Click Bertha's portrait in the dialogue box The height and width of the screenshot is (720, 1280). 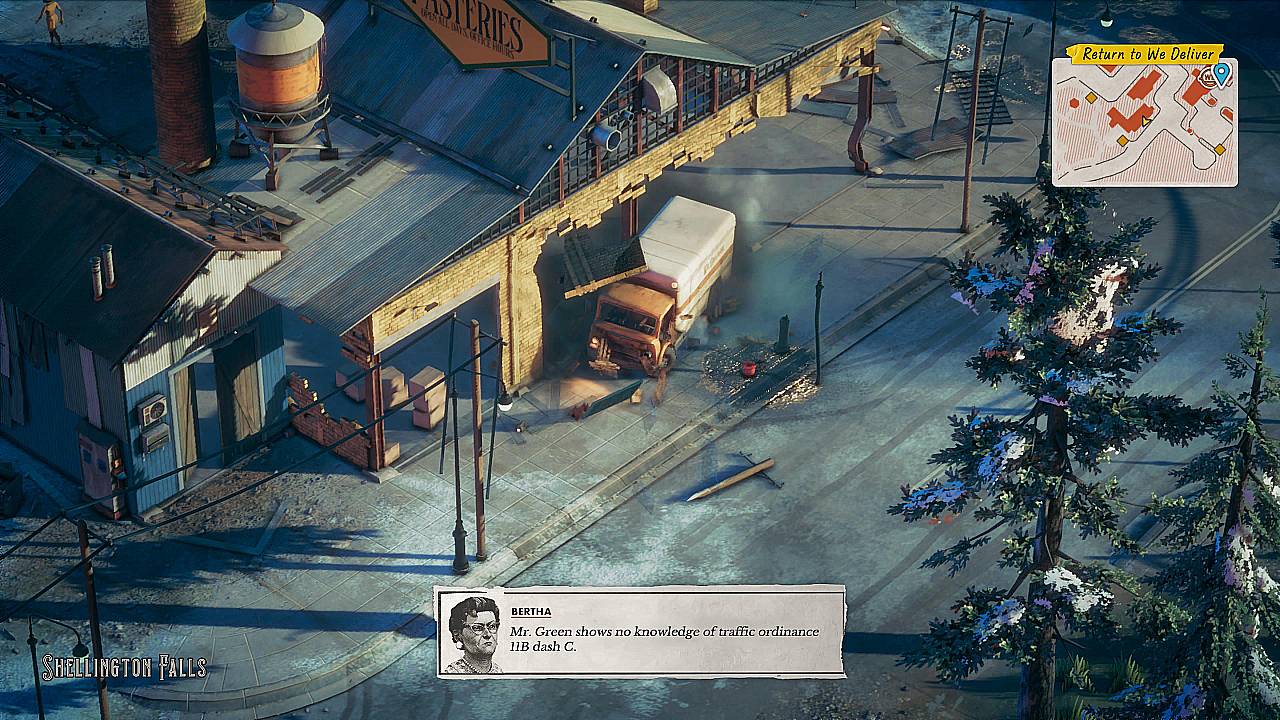click(472, 634)
